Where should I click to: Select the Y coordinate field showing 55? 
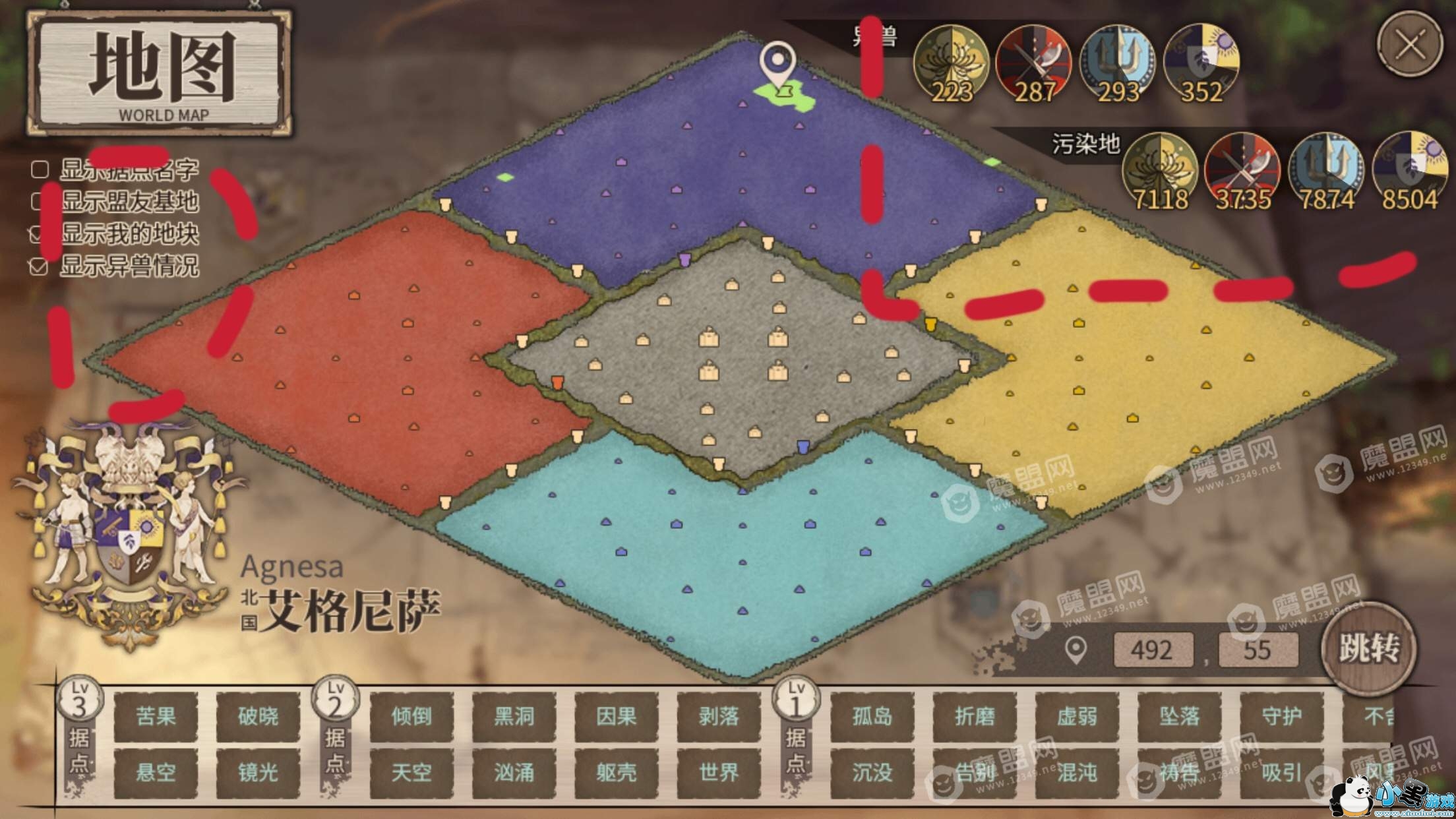(x=1258, y=650)
